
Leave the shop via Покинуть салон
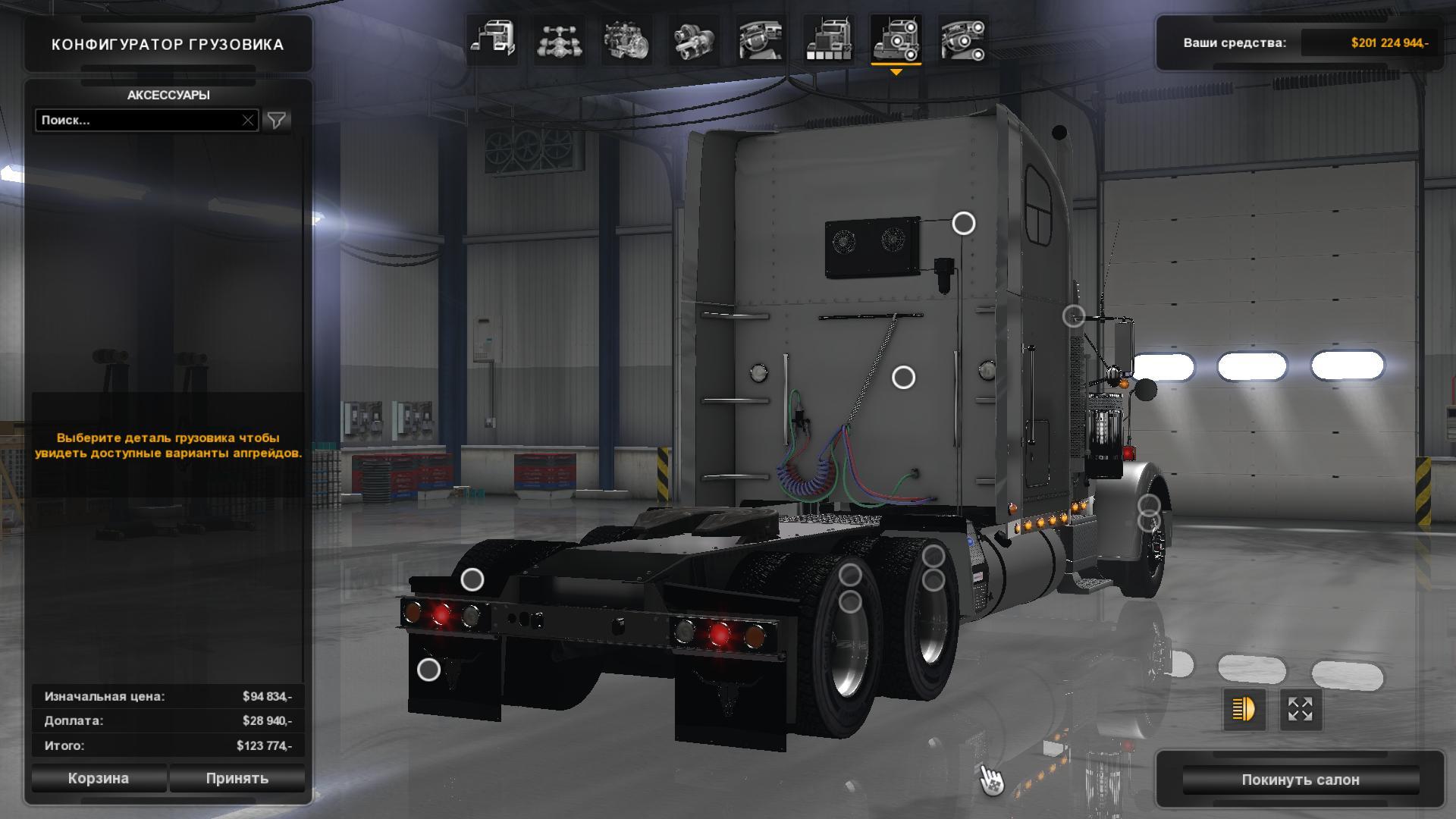pos(1300,780)
